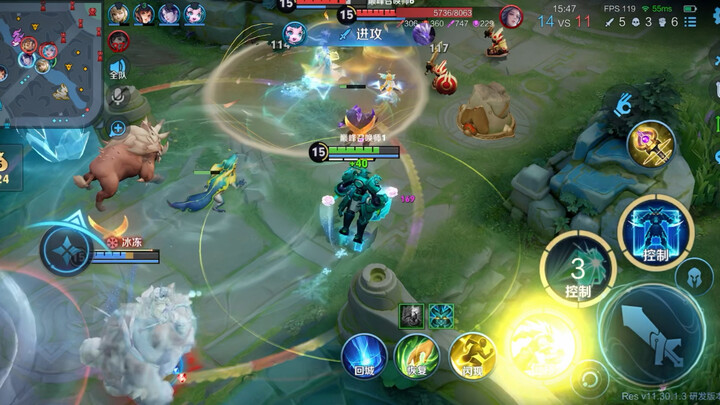Toggle the microphone mute icon
720x405 pixels.
tap(118, 96)
